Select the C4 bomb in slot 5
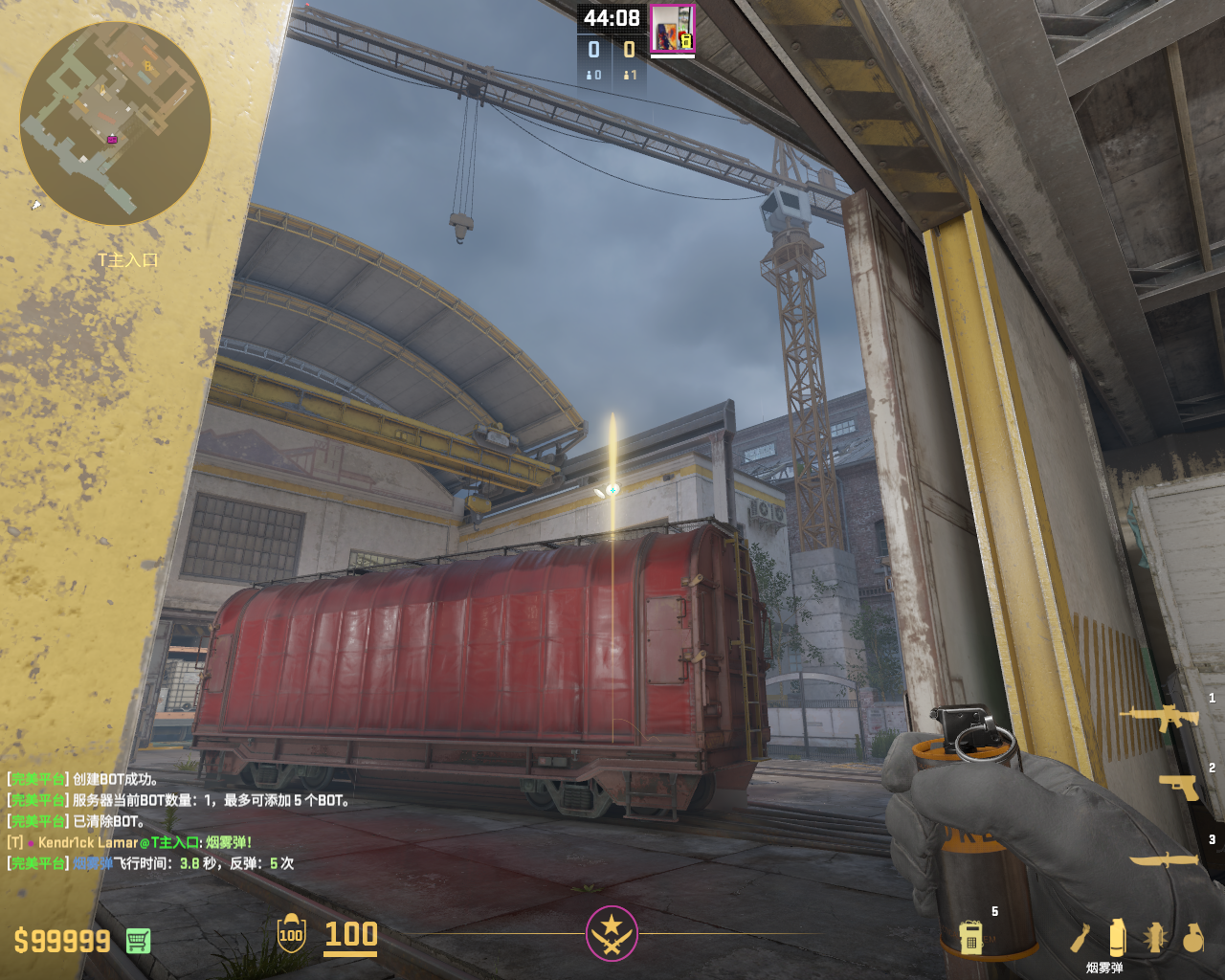 click(x=971, y=936)
